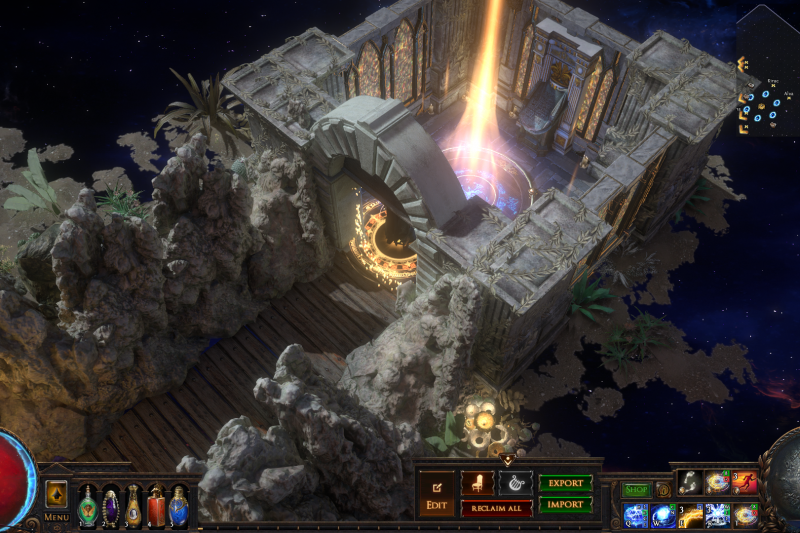Use the yellow amber flask
Viewport: 800px width, 533px height.
click(133, 506)
